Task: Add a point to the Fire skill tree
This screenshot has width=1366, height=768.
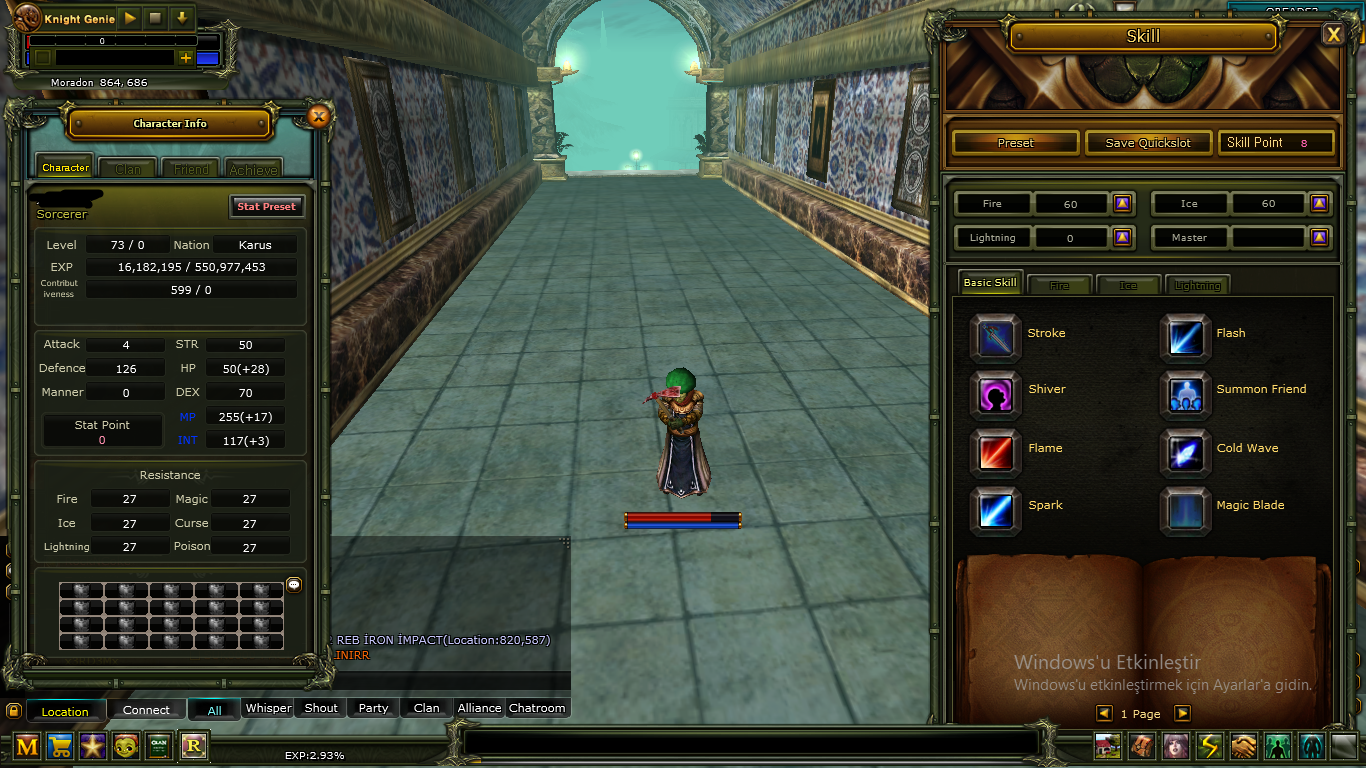Action: pyautogui.click(x=1123, y=204)
